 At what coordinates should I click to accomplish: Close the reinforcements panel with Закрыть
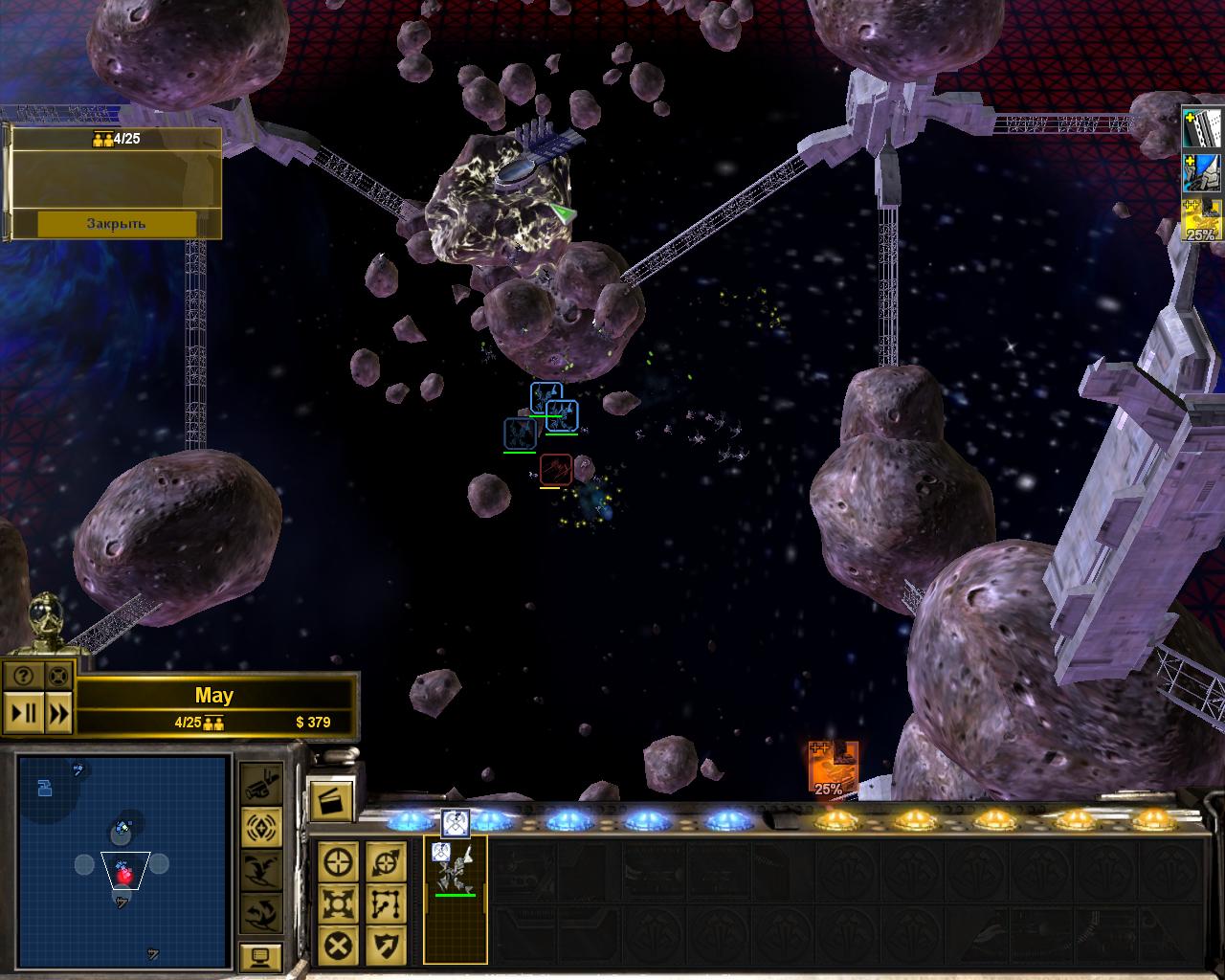pos(116,223)
